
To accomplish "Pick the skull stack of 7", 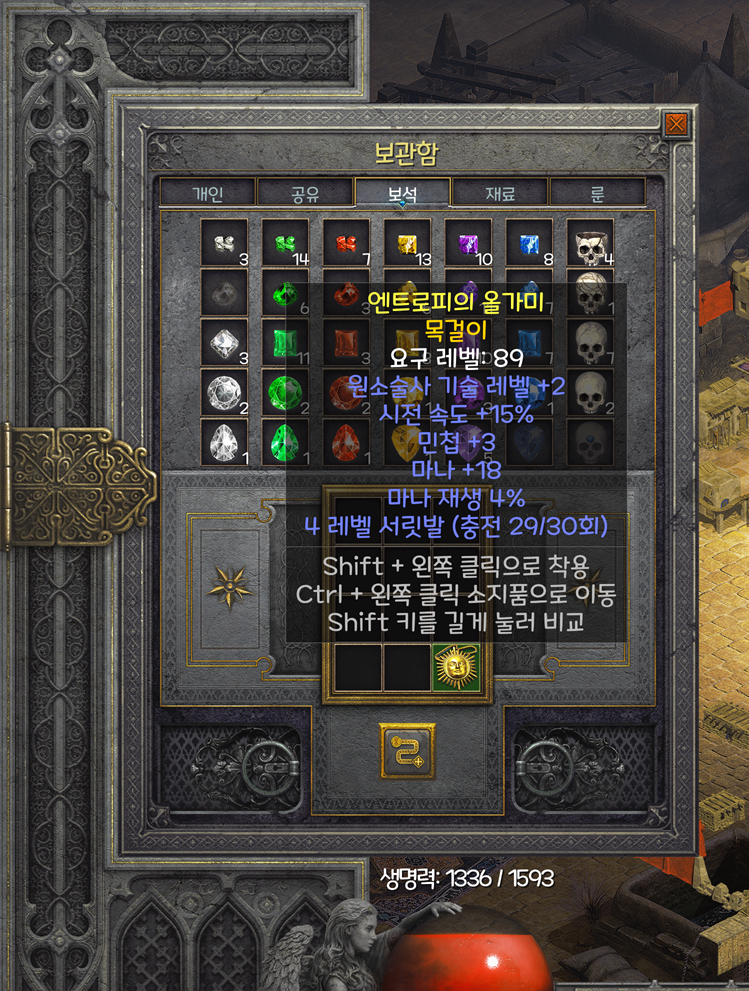I will pyautogui.click(x=590, y=342).
